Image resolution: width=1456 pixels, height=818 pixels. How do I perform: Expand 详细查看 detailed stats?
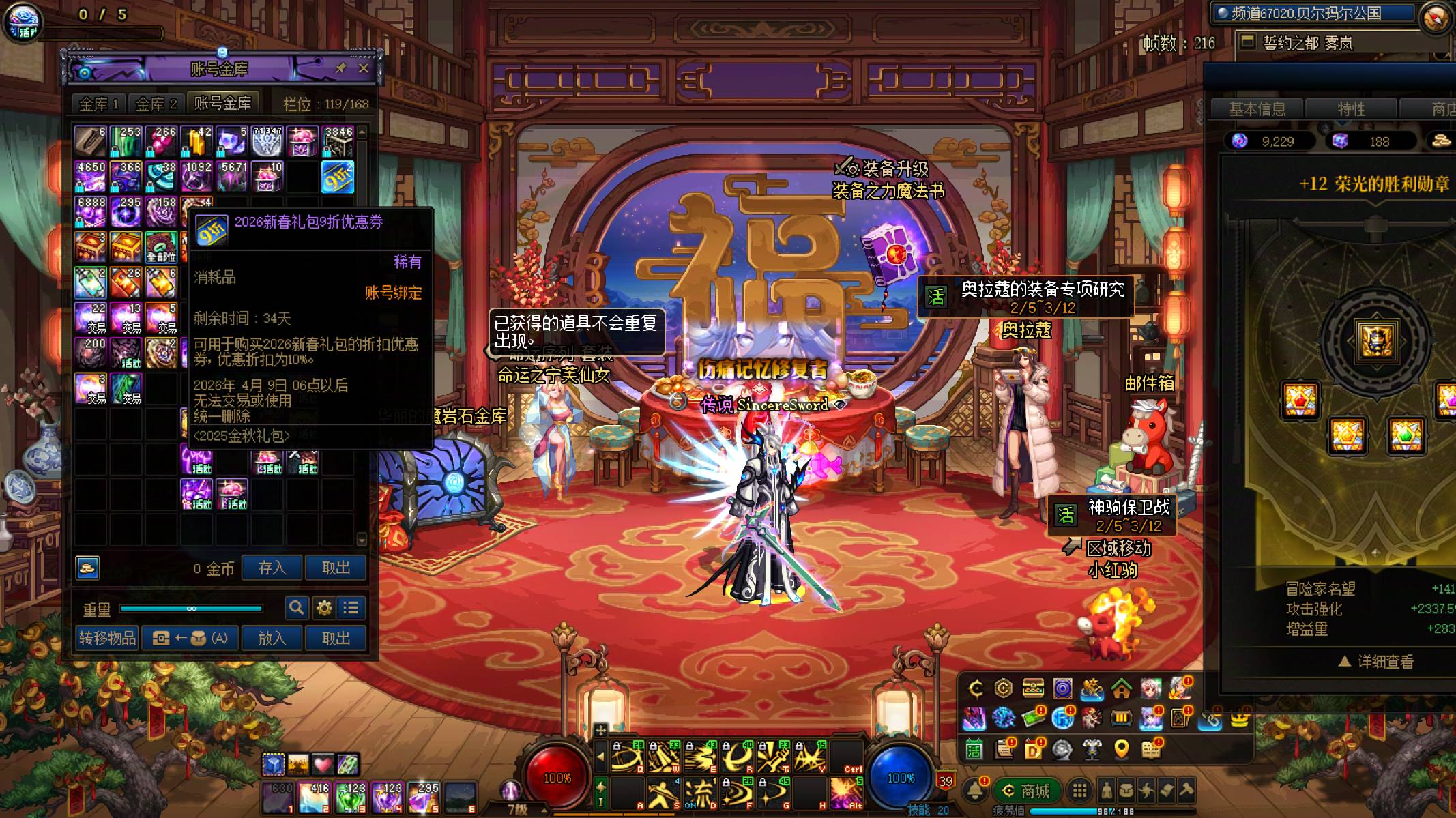(1375, 661)
